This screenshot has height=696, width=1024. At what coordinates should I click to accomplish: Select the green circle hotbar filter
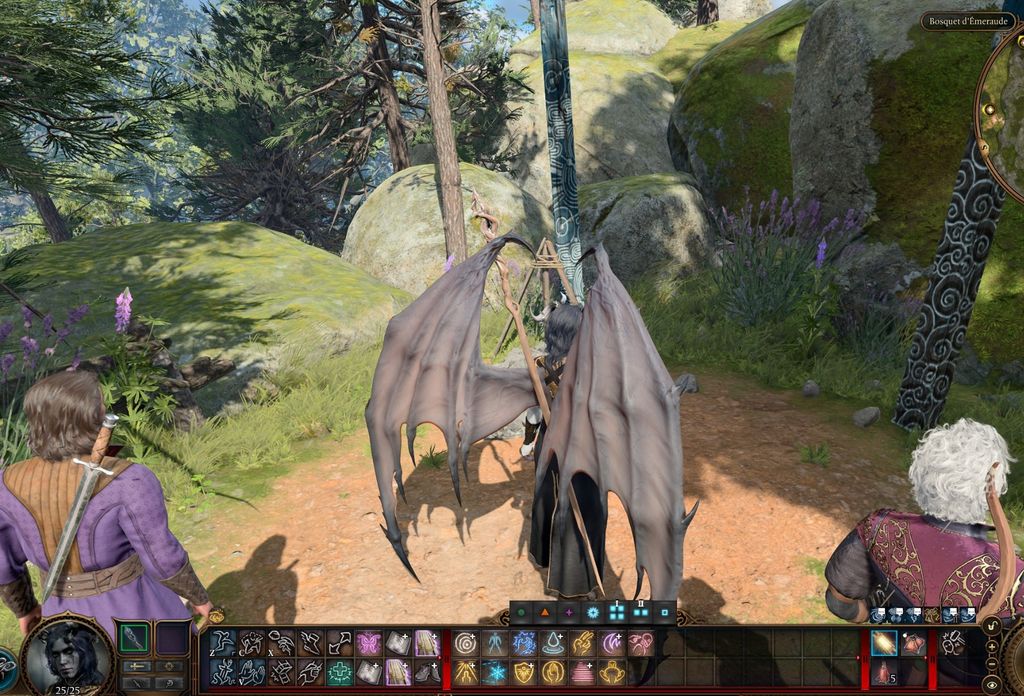(x=521, y=611)
